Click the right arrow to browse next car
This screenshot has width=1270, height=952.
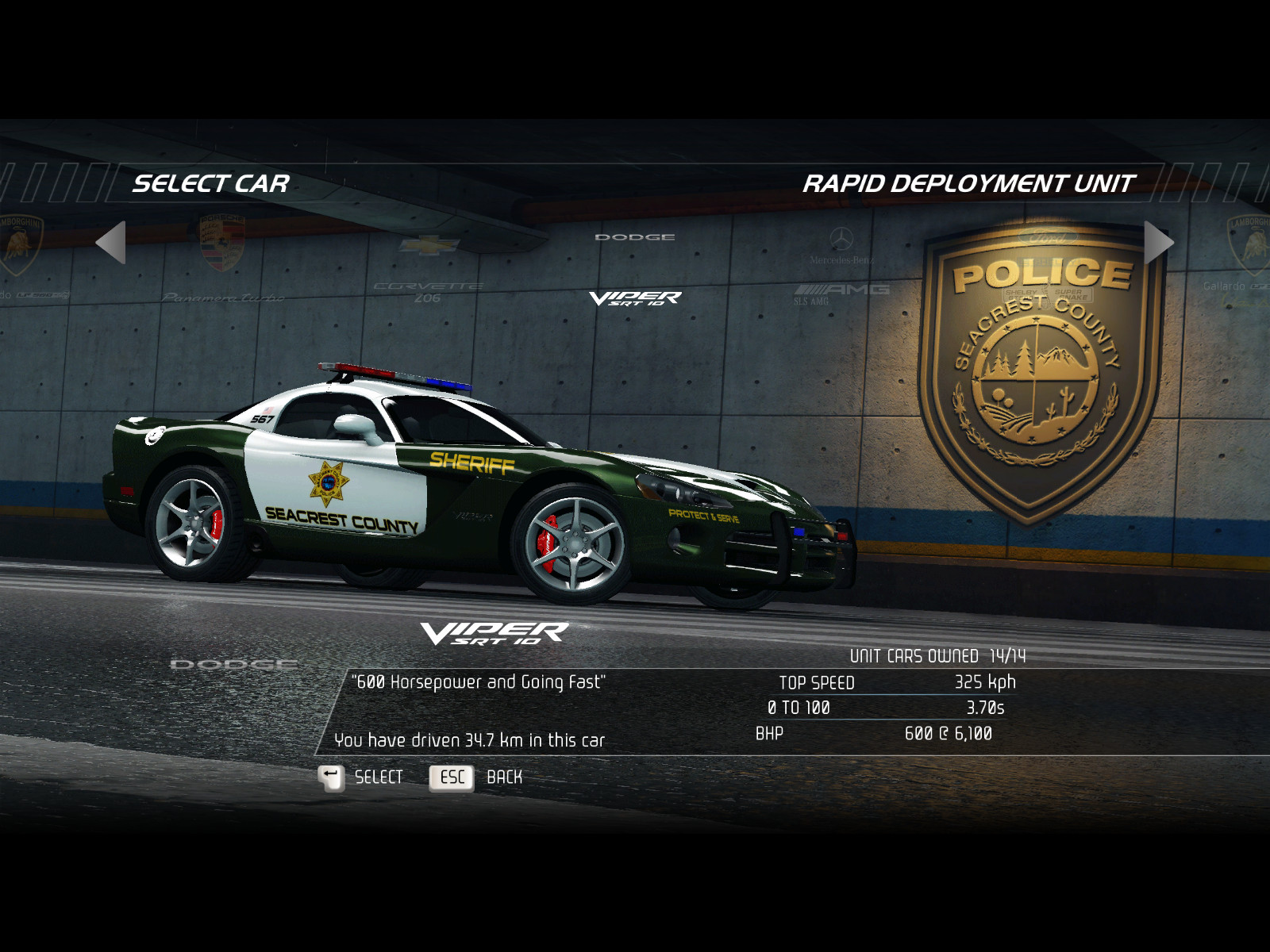pyautogui.click(x=1158, y=242)
